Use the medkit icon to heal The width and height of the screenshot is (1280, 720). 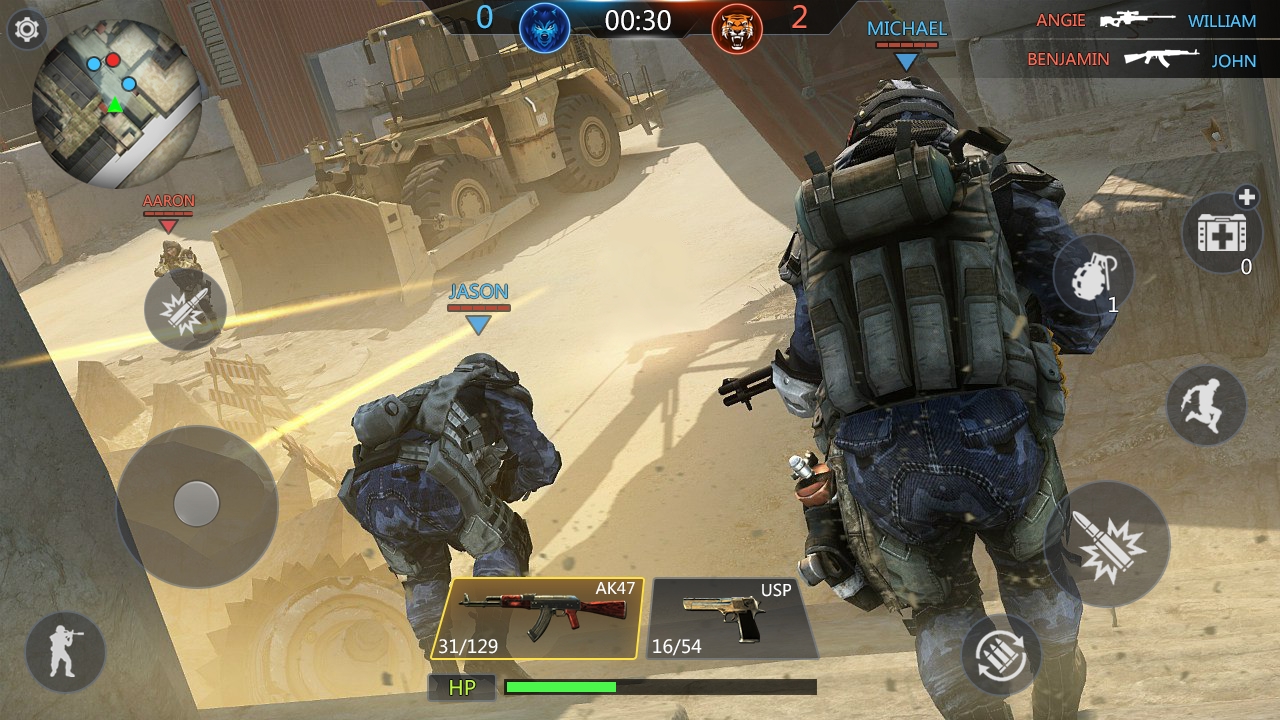point(1222,232)
